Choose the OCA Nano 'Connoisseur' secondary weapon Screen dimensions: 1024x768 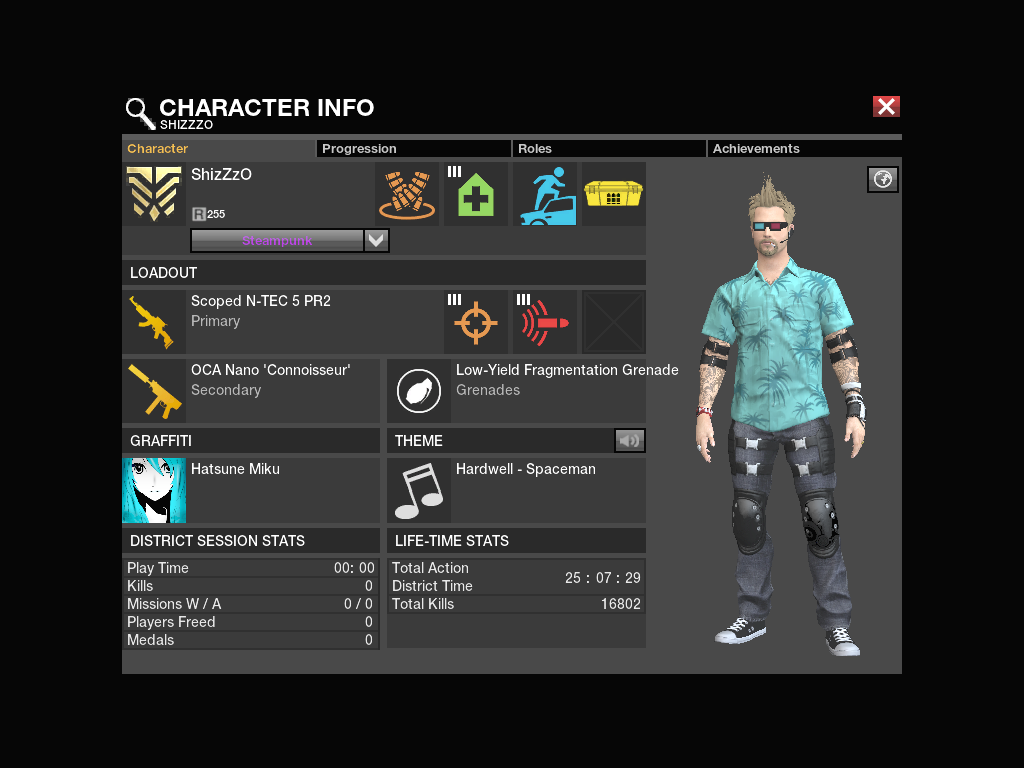pyautogui.click(x=154, y=391)
